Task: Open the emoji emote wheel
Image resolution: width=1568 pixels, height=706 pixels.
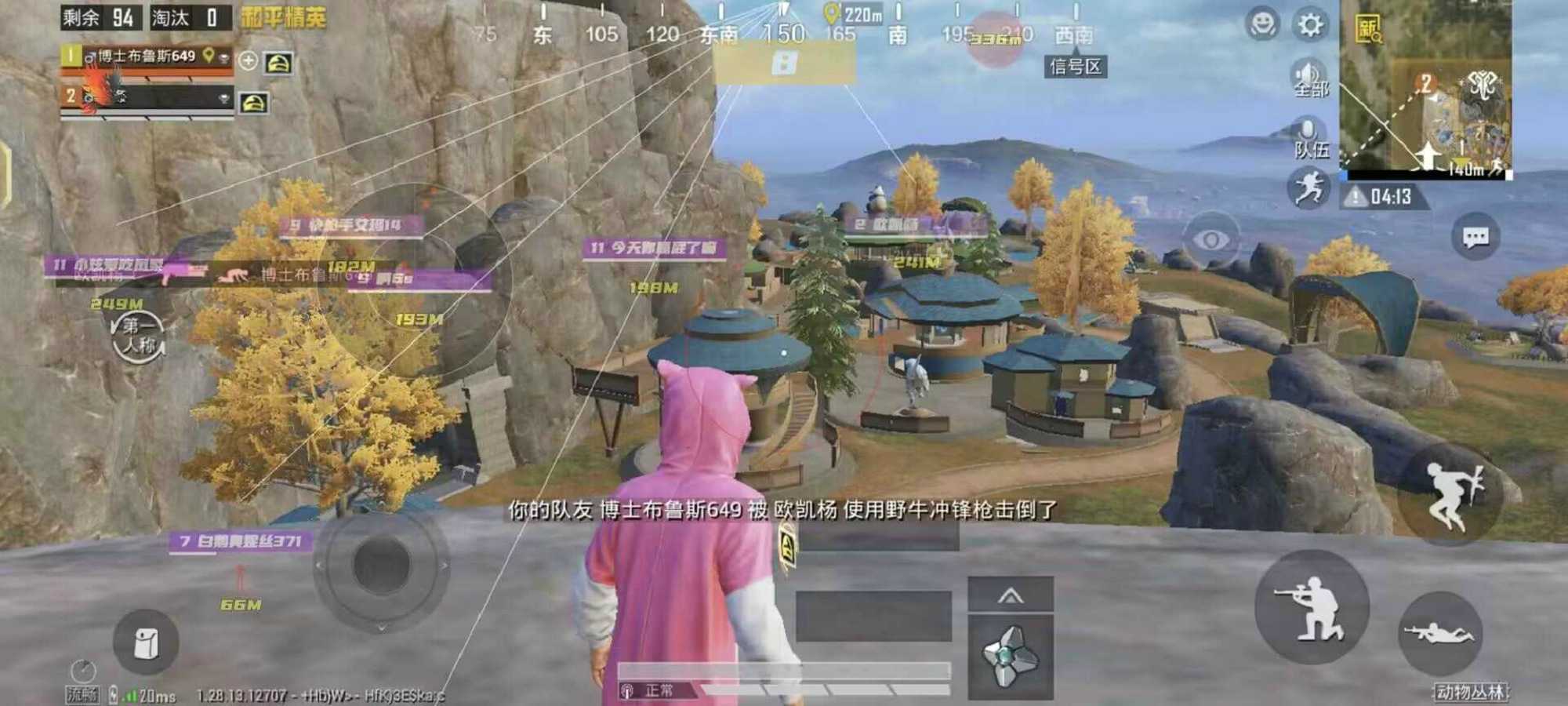Action: (x=1261, y=25)
